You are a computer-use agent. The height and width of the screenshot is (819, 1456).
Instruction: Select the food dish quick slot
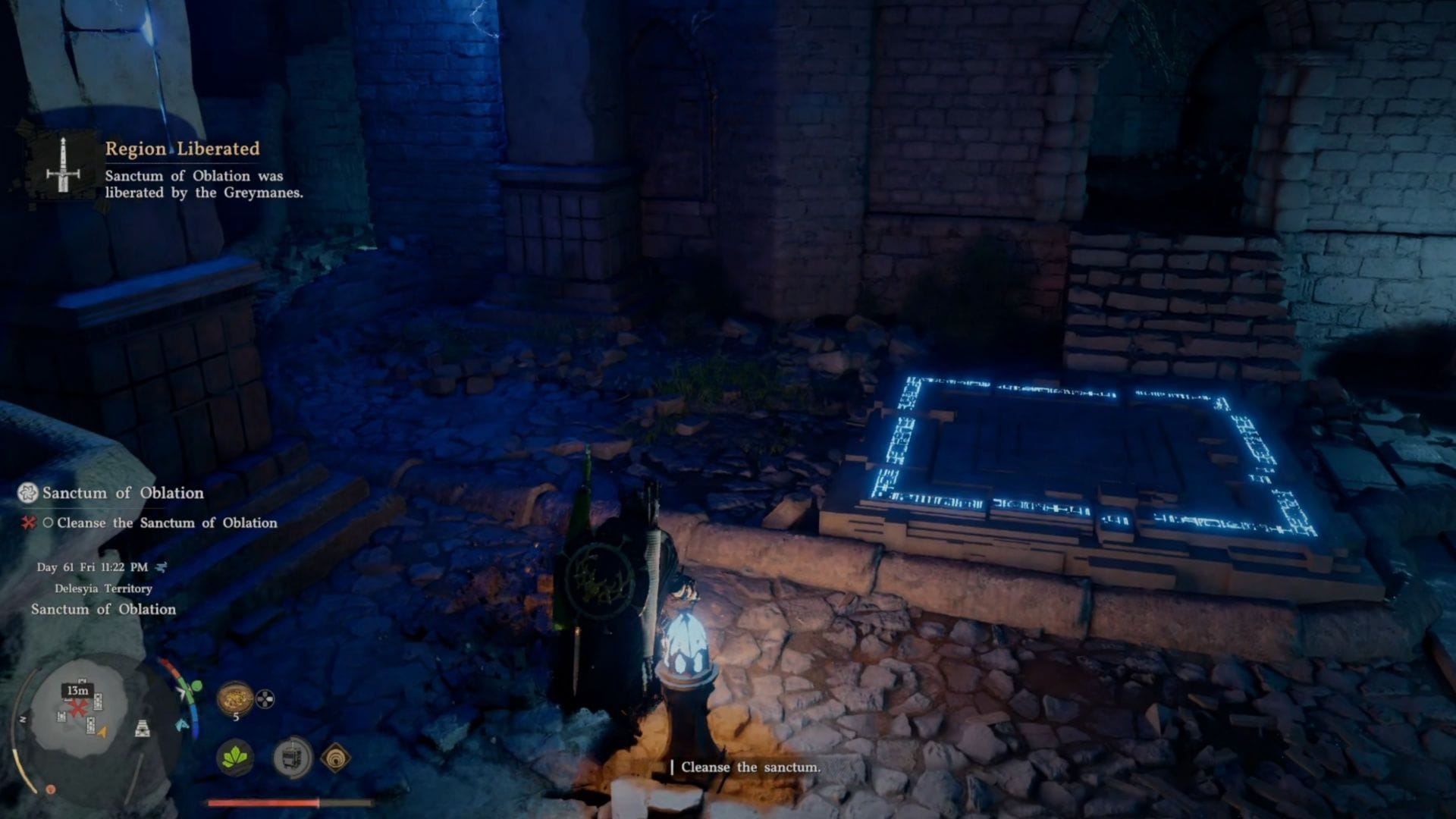pos(234,698)
